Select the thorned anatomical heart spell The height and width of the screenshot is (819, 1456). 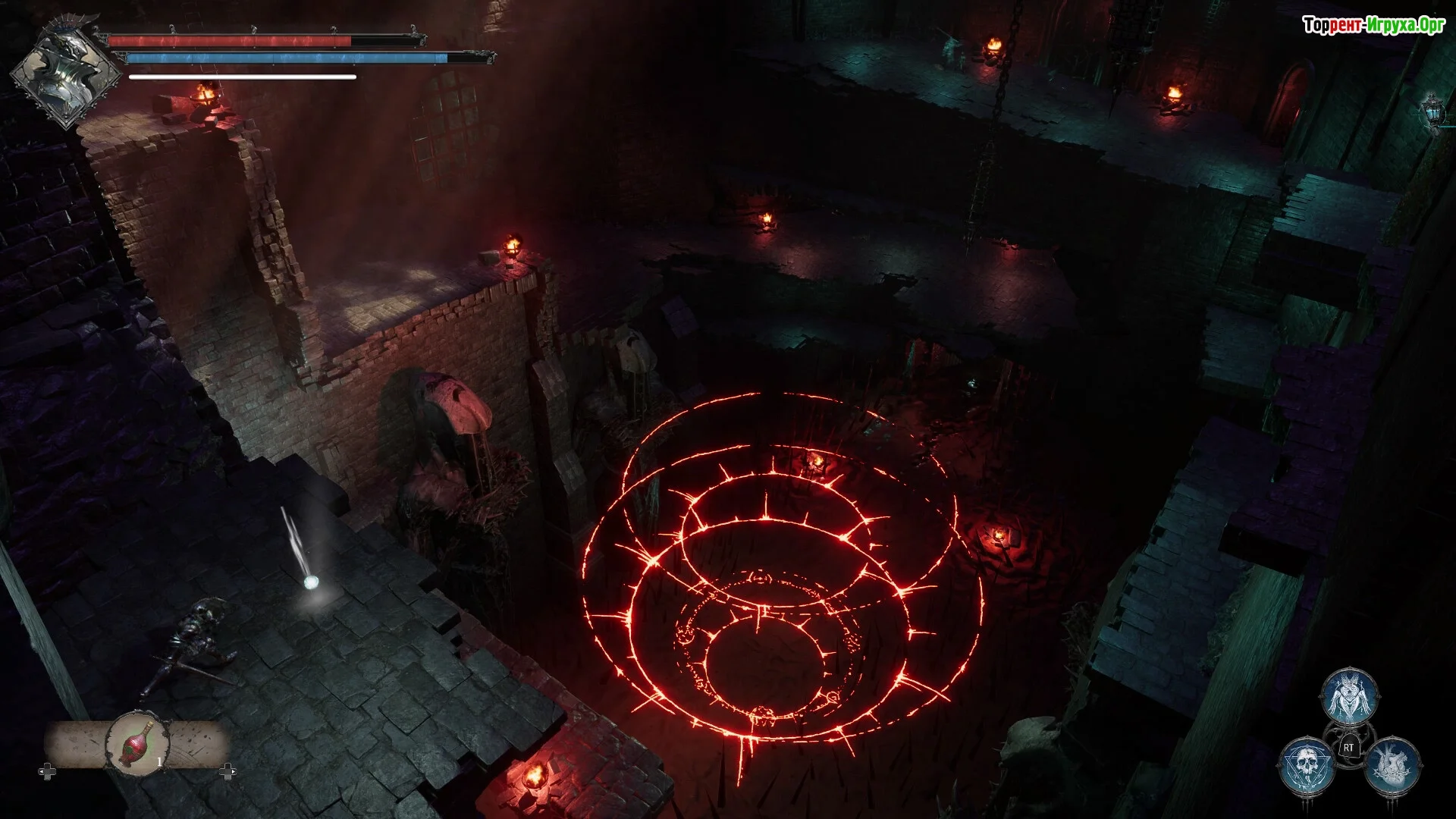(1392, 764)
